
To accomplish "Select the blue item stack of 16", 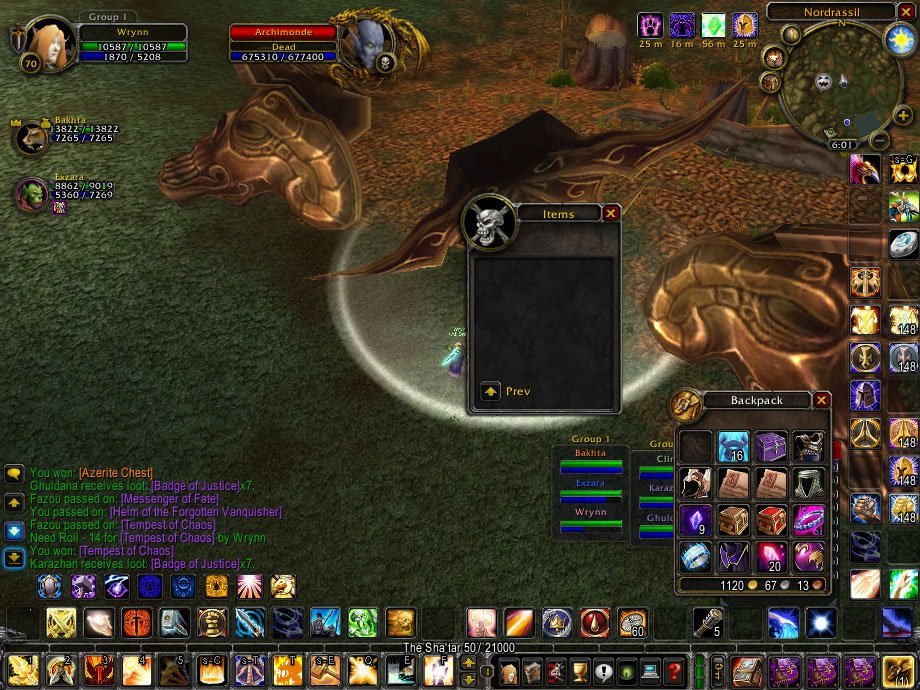I will (x=733, y=446).
